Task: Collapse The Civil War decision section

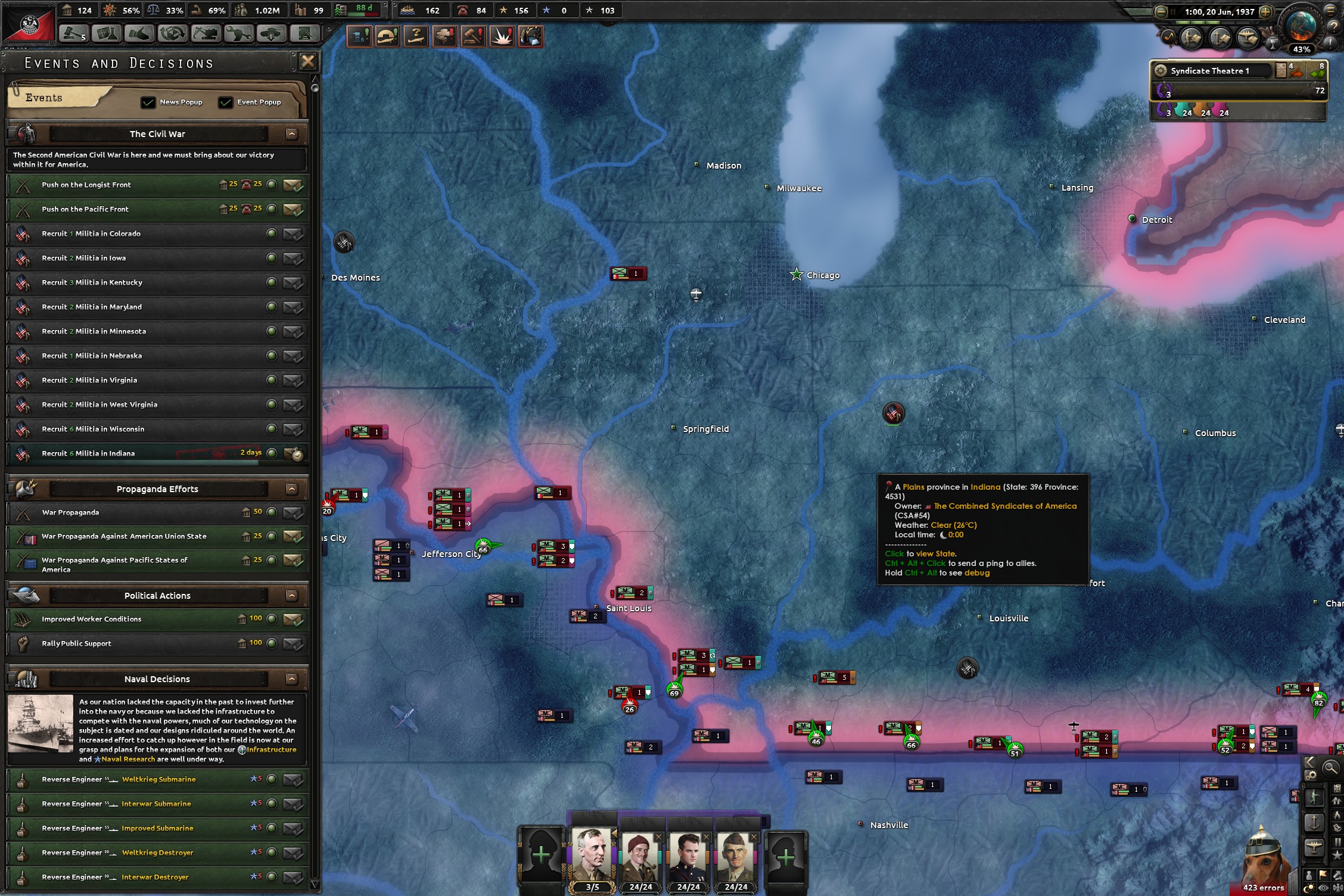Action: coord(291,134)
